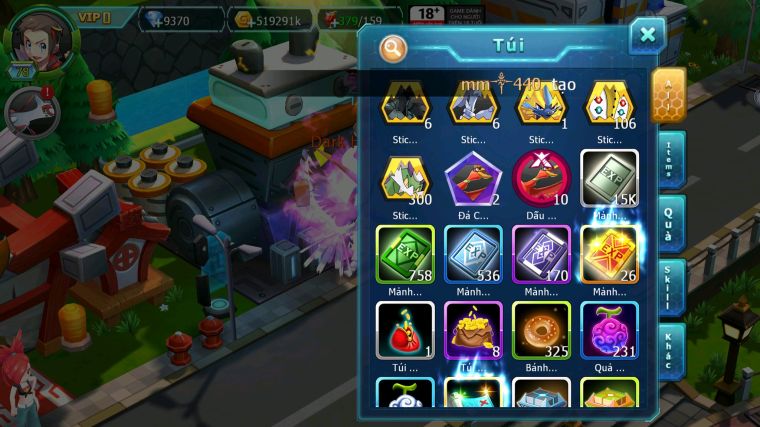The width and height of the screenshot is (760, 427).
Task: Select the golden EXP shard with 26
Action: (x=609, y=253)
